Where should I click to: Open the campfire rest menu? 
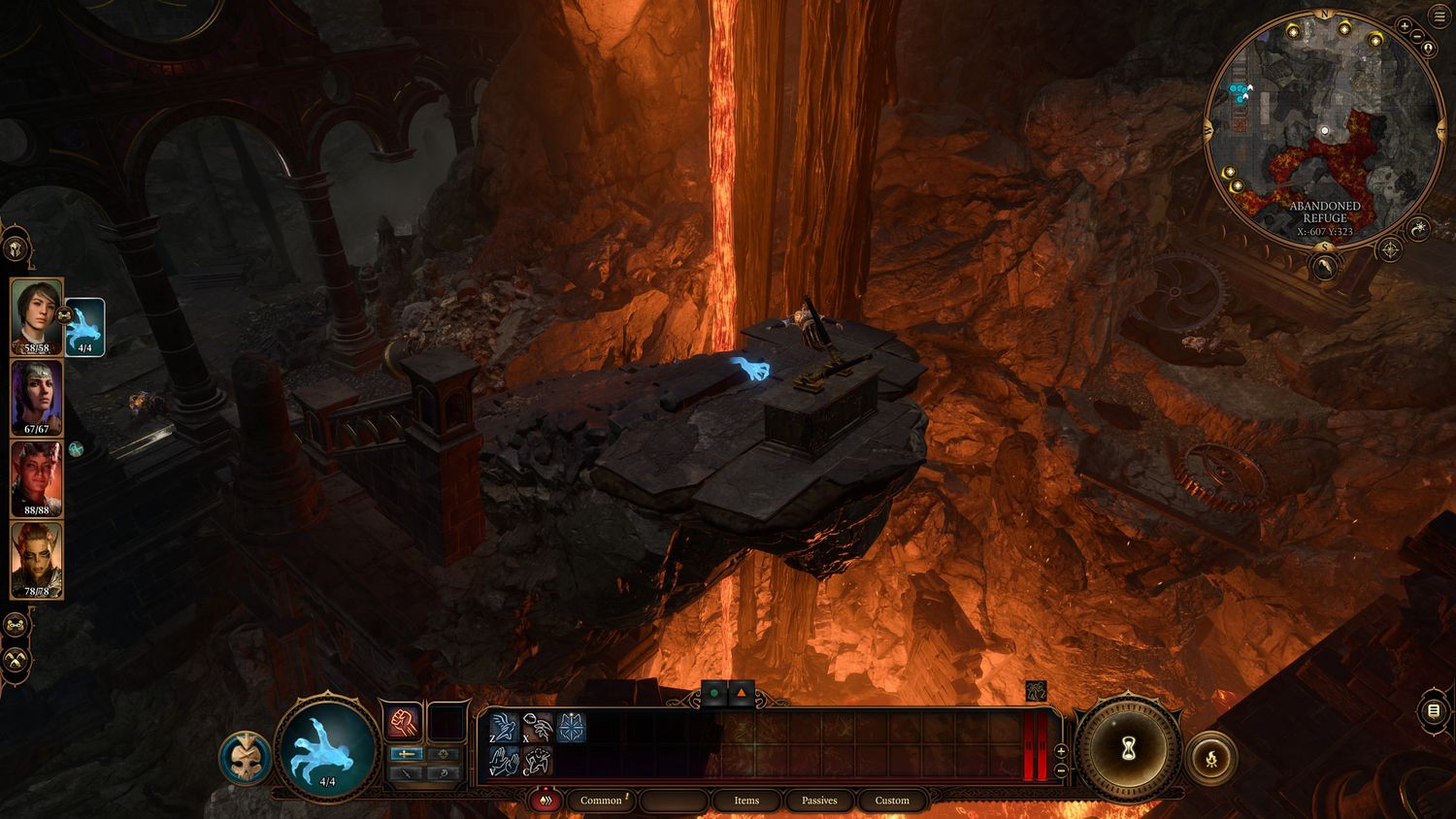tap(1212, 758)
